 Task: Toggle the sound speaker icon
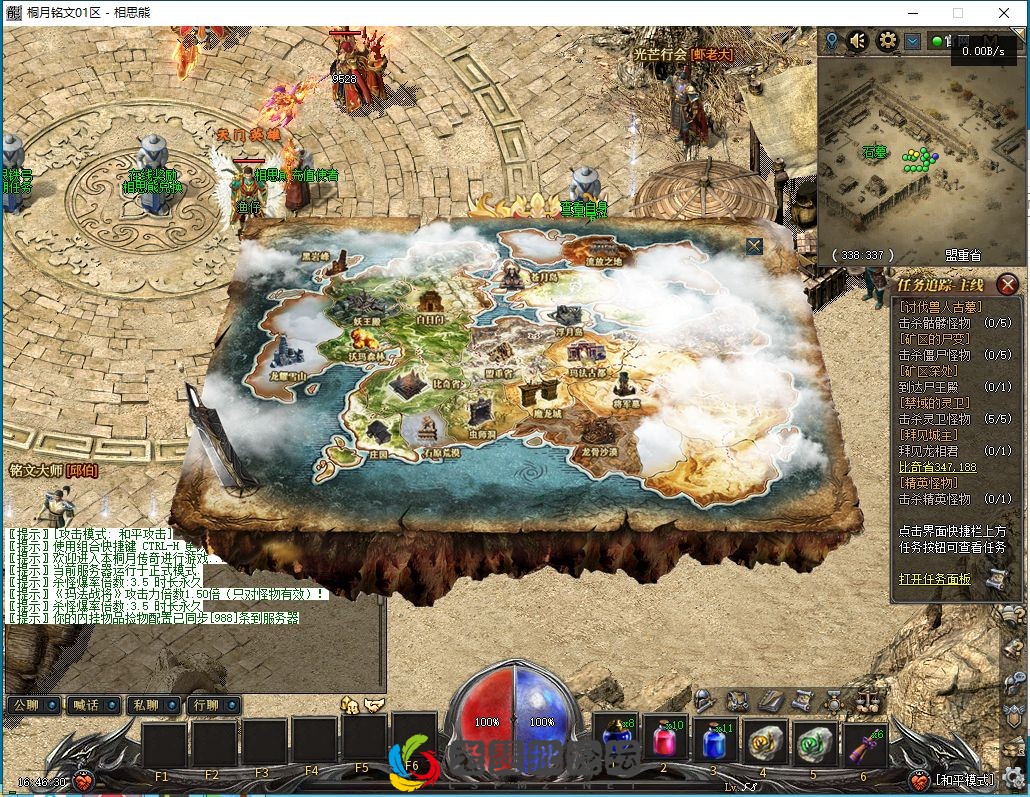[x=858, y=41]
